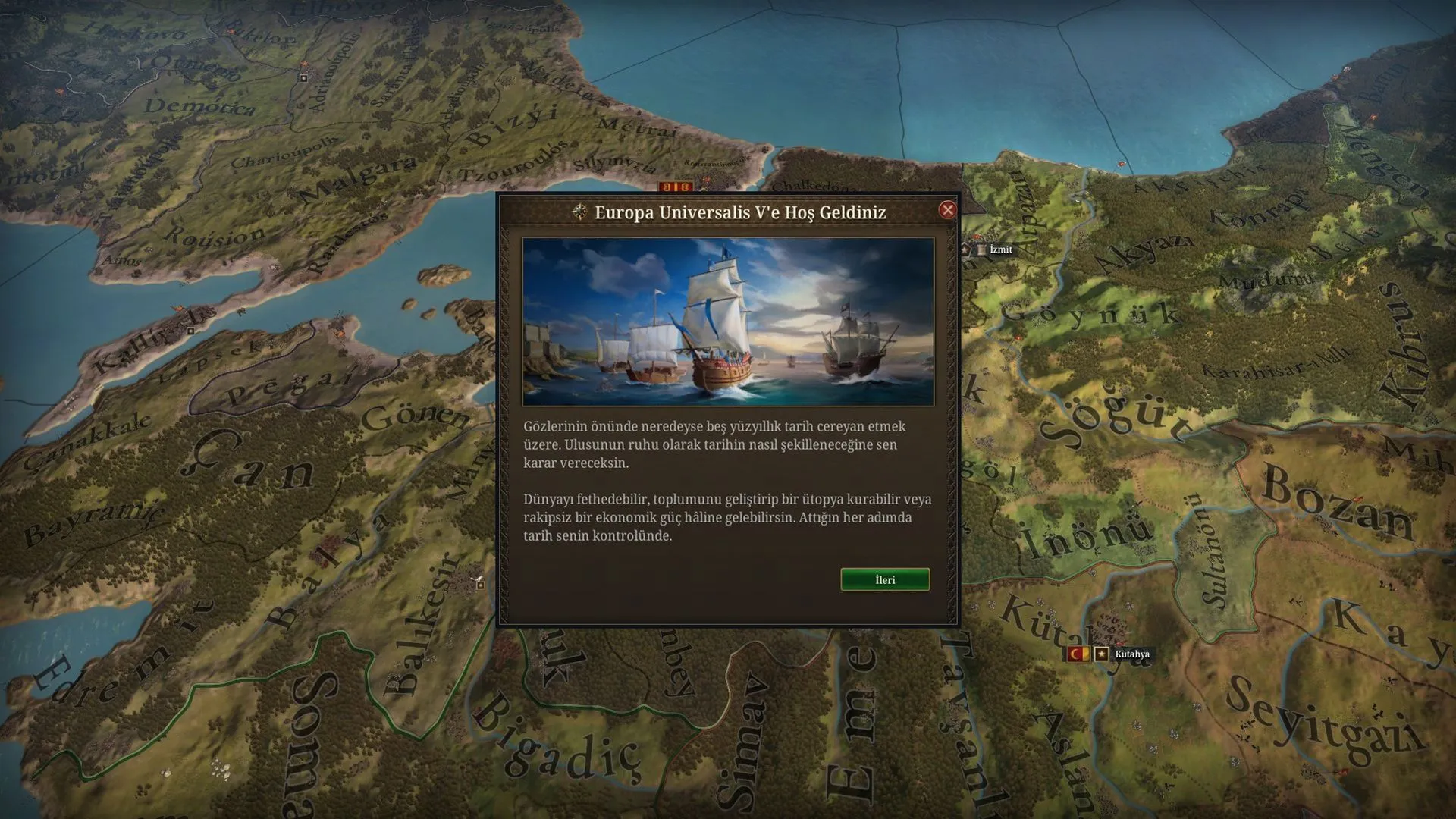This screenshot has height=819, width=1456.
Task: Select the star capital icon next to Kütahya
Action: 1101,654
